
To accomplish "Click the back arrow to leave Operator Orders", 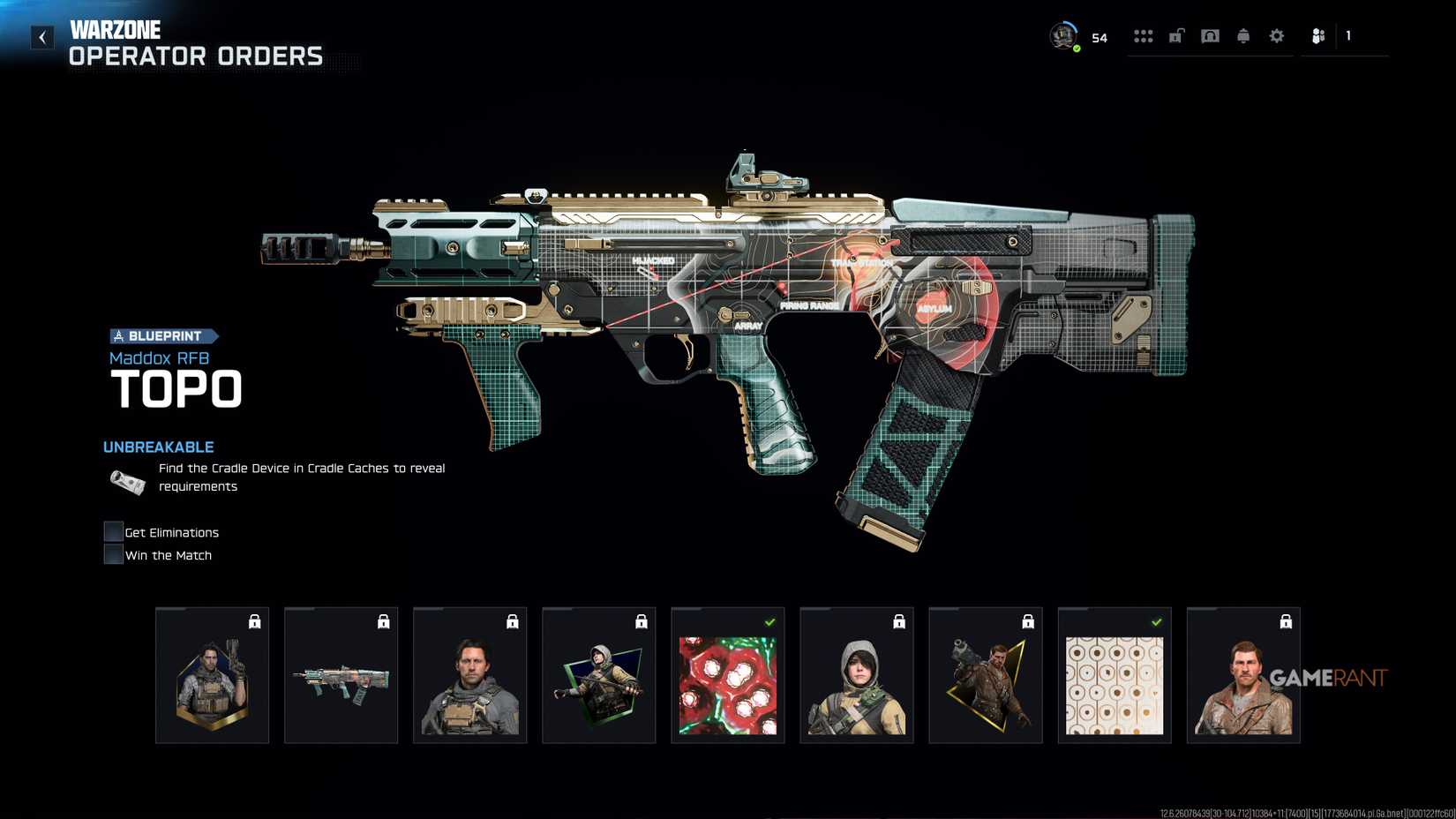I will click(x=41, y=36).
